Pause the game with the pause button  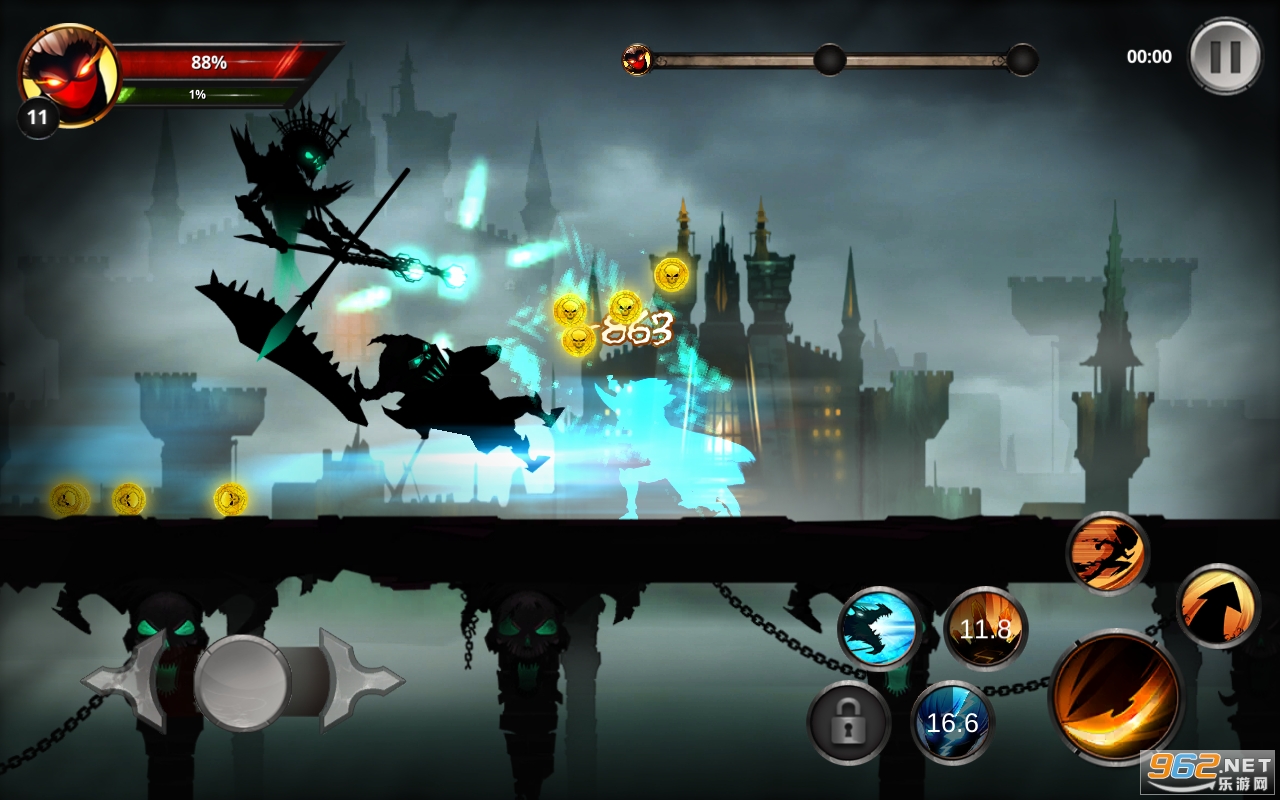coord(1224,56)
